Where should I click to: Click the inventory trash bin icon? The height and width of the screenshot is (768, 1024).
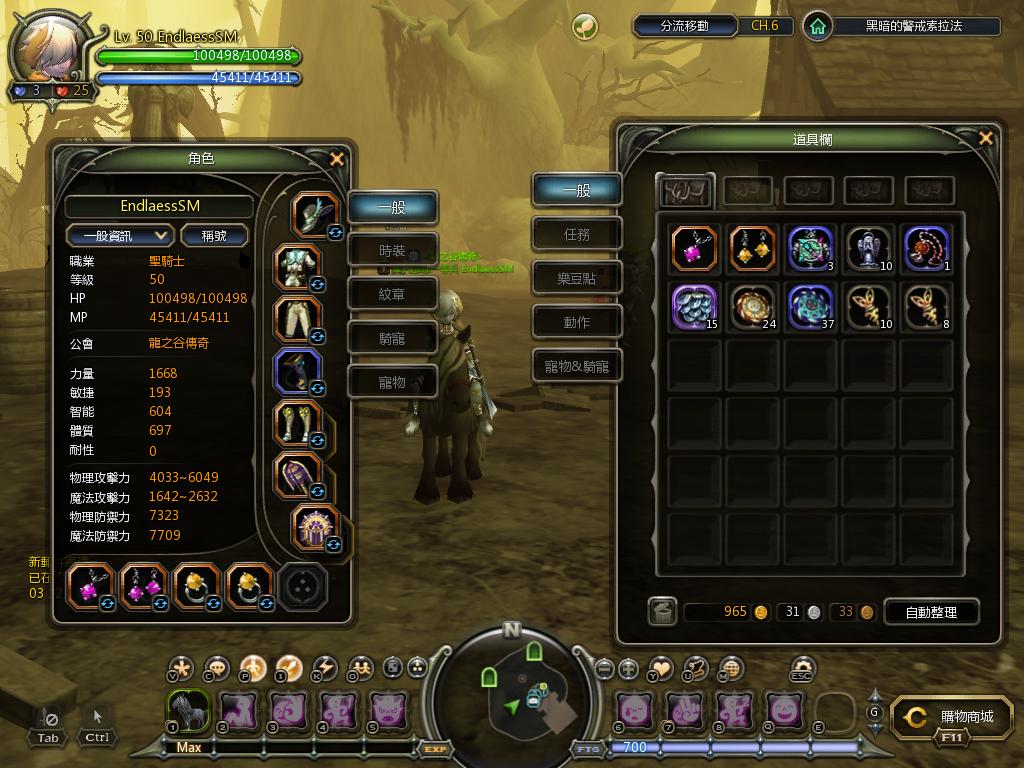662,612
